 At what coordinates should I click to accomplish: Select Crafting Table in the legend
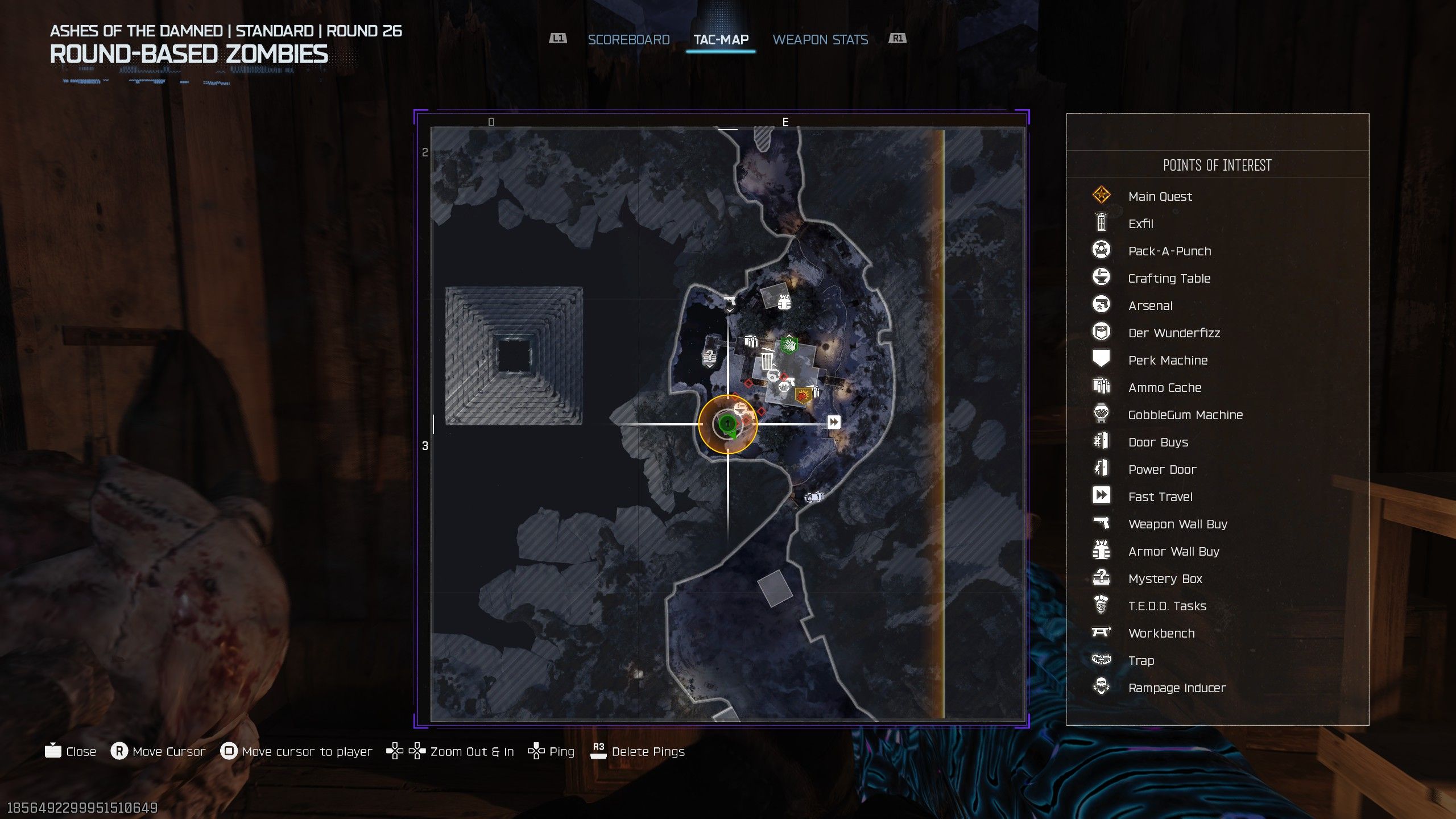tap(1169, 279)
